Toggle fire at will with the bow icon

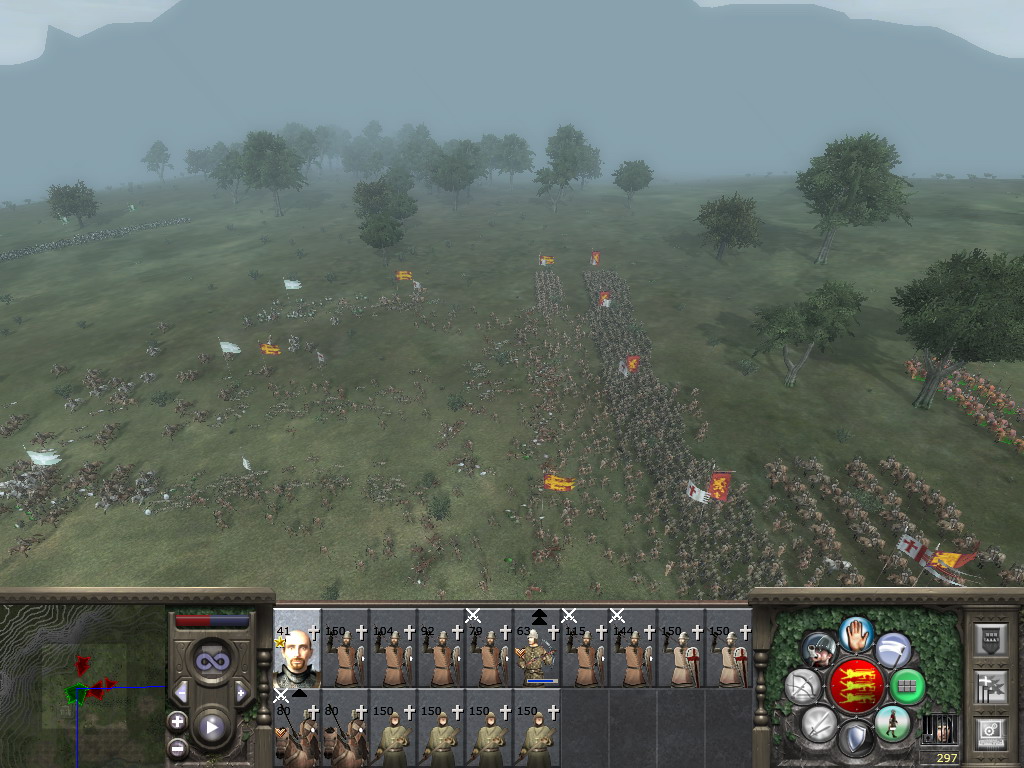click(x=803, y=686)
